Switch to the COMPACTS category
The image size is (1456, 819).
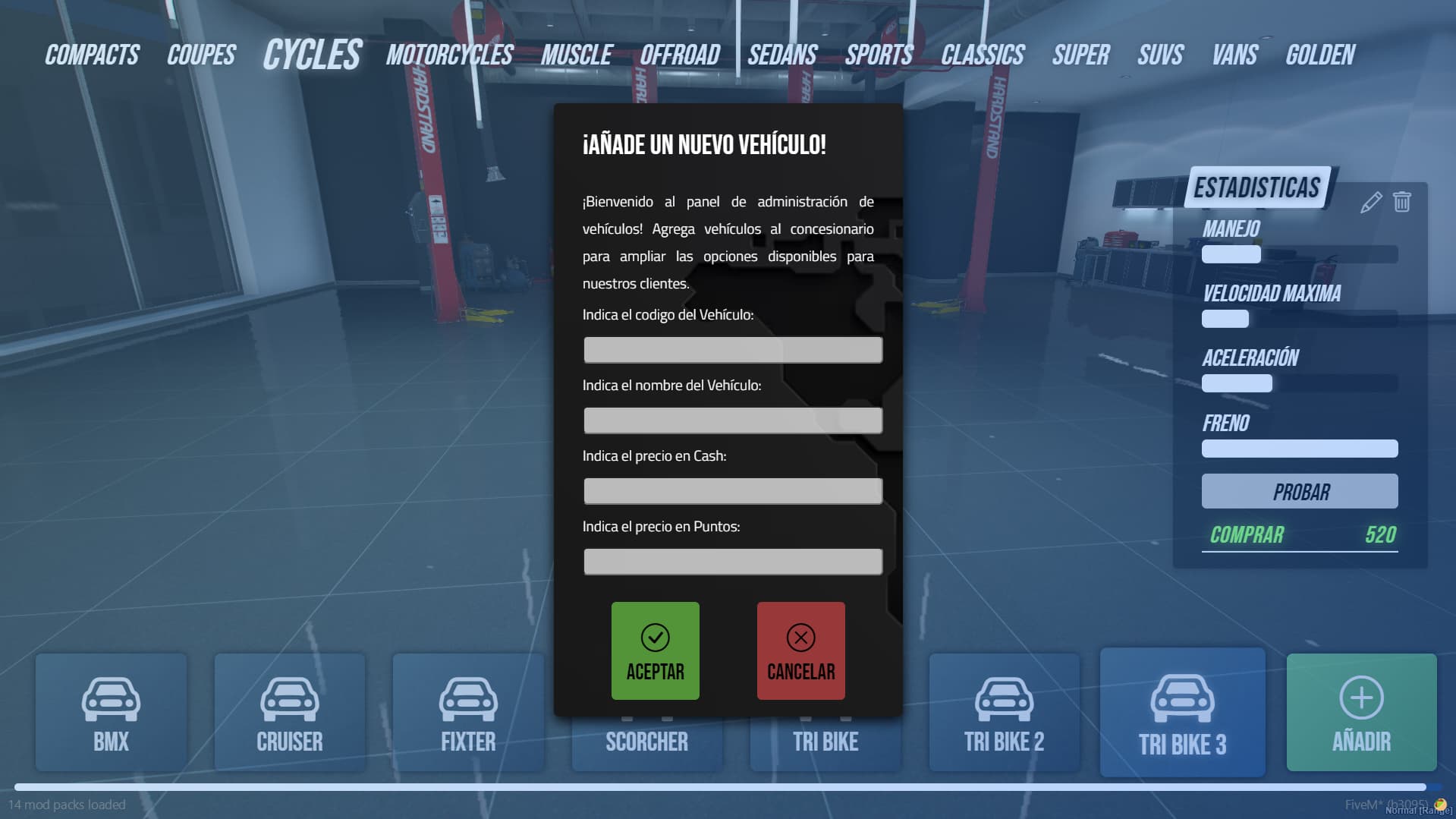pos(91,54)
